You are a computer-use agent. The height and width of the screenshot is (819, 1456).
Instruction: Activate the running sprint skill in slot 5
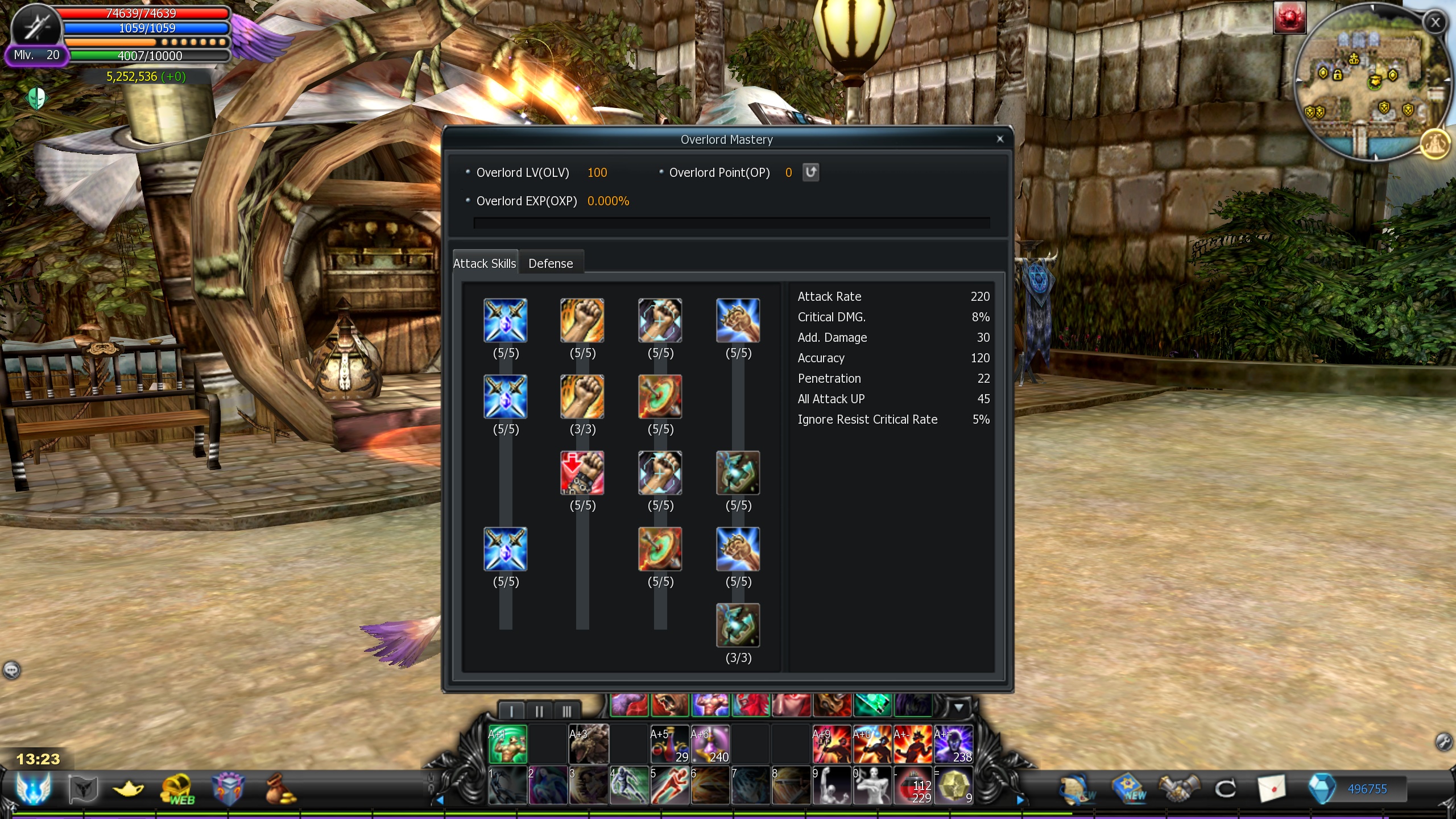click(669, 785)
